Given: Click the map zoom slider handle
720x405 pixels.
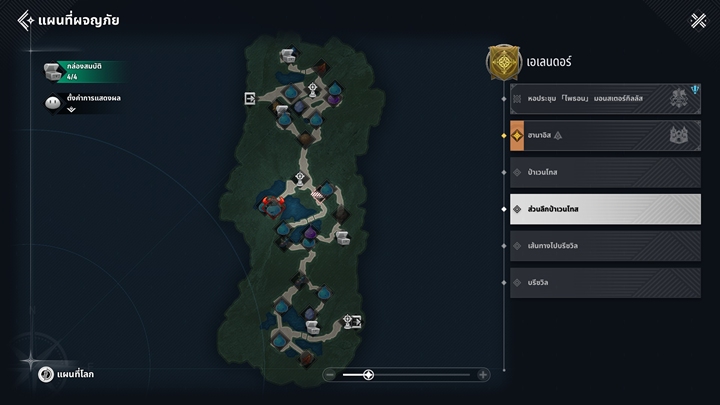Looking at the screenshot, I should pos(368,375).
